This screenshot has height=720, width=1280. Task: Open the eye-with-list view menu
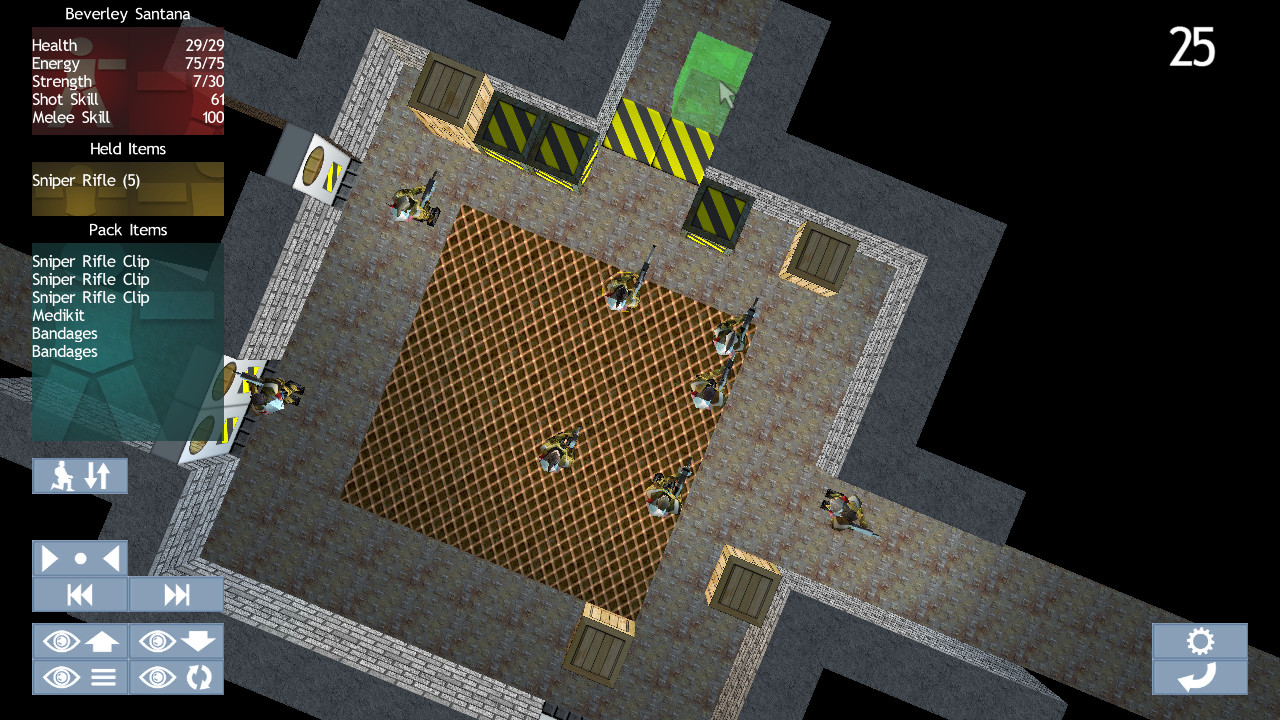coord(80,677)
